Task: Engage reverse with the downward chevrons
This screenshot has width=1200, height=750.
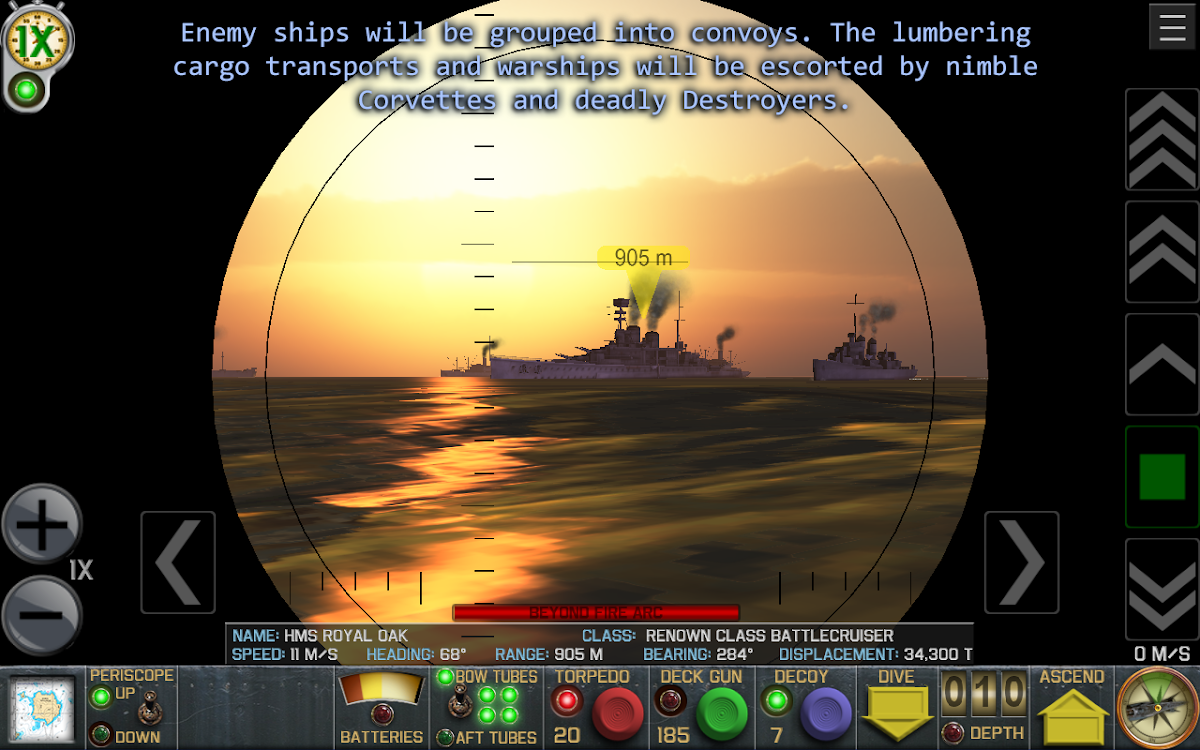Action: [1162, 589]
